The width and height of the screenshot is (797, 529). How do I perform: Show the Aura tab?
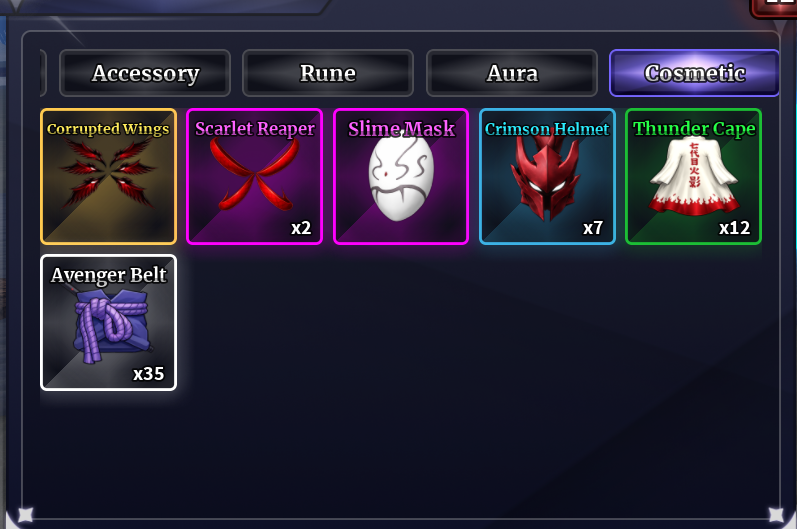coord(512,73)
